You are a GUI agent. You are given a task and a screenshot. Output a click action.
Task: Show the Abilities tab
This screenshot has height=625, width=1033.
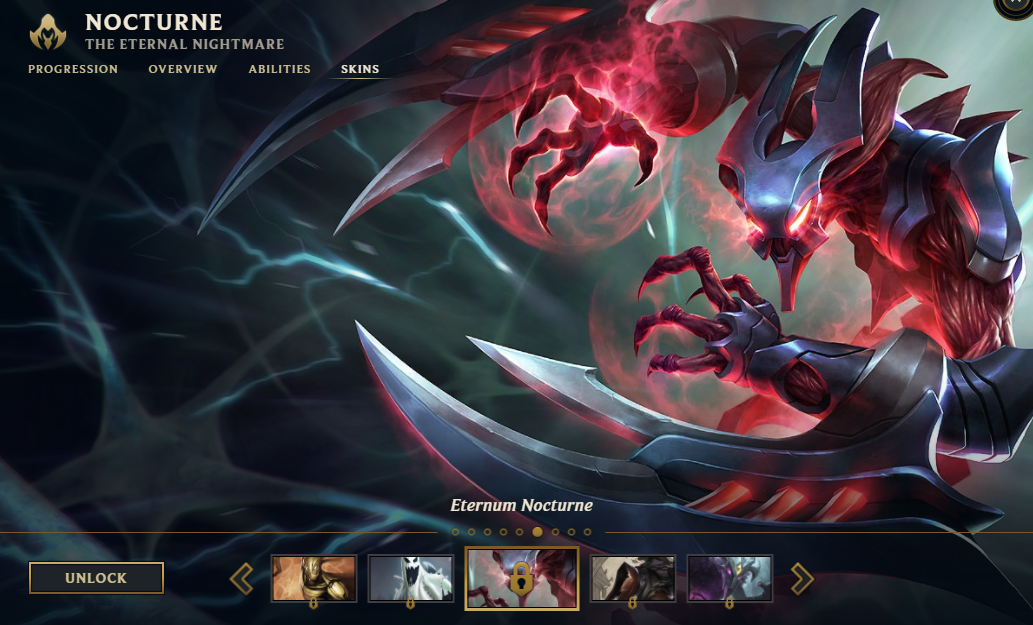coord(280,69)
